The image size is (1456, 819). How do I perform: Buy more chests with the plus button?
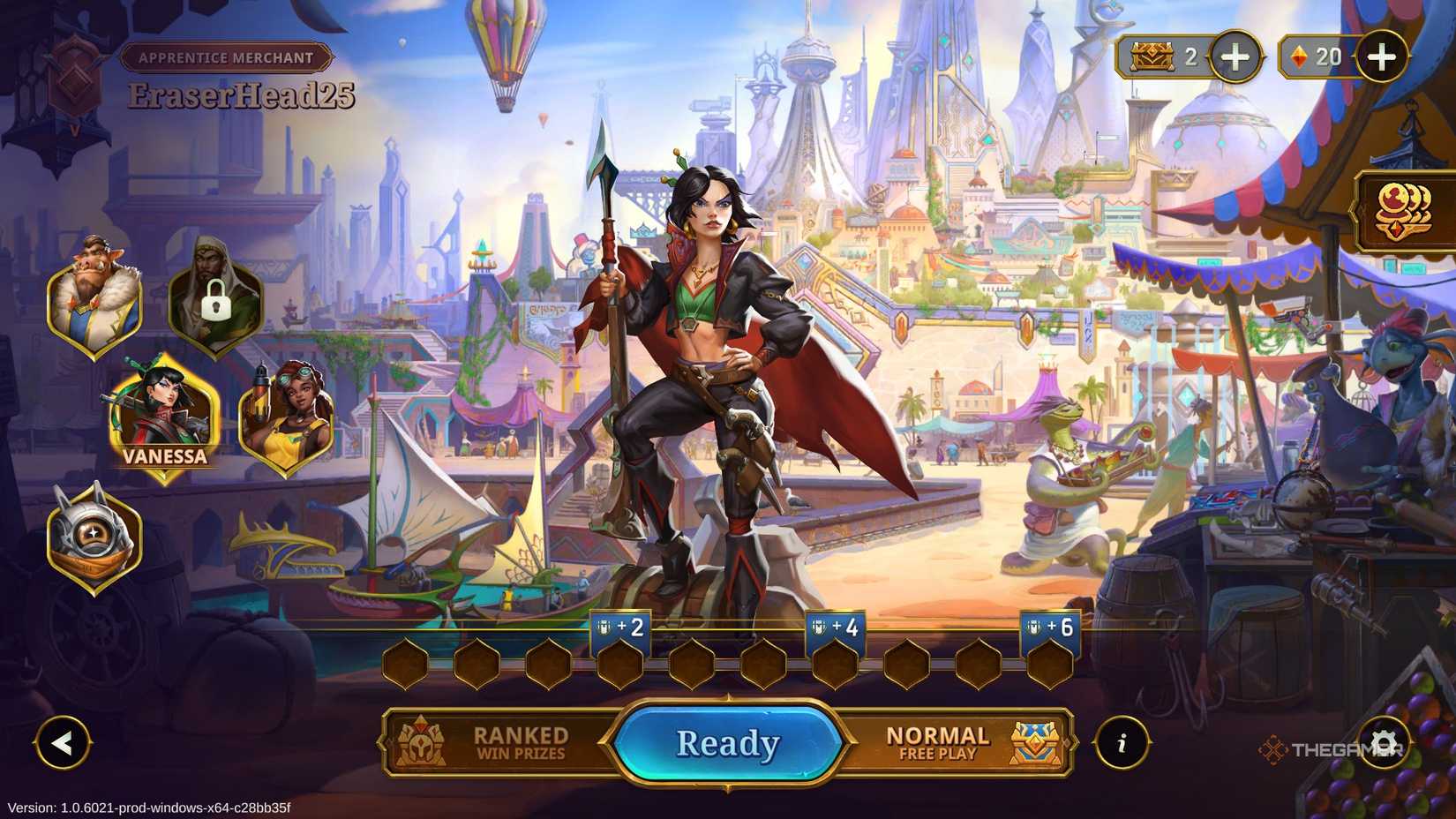tap(1235, 57)
